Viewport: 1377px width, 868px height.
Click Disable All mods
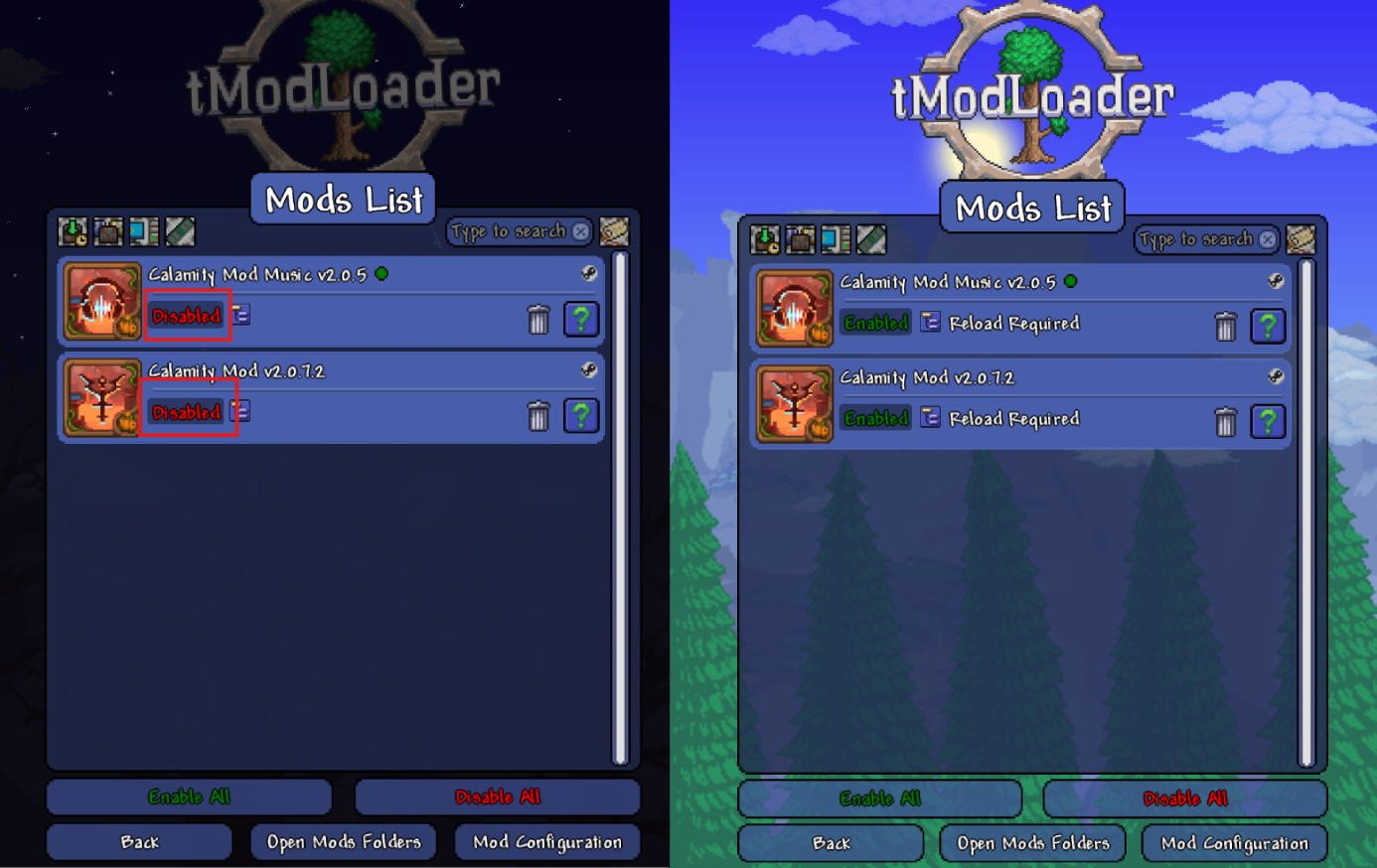(x=496, y=796)
